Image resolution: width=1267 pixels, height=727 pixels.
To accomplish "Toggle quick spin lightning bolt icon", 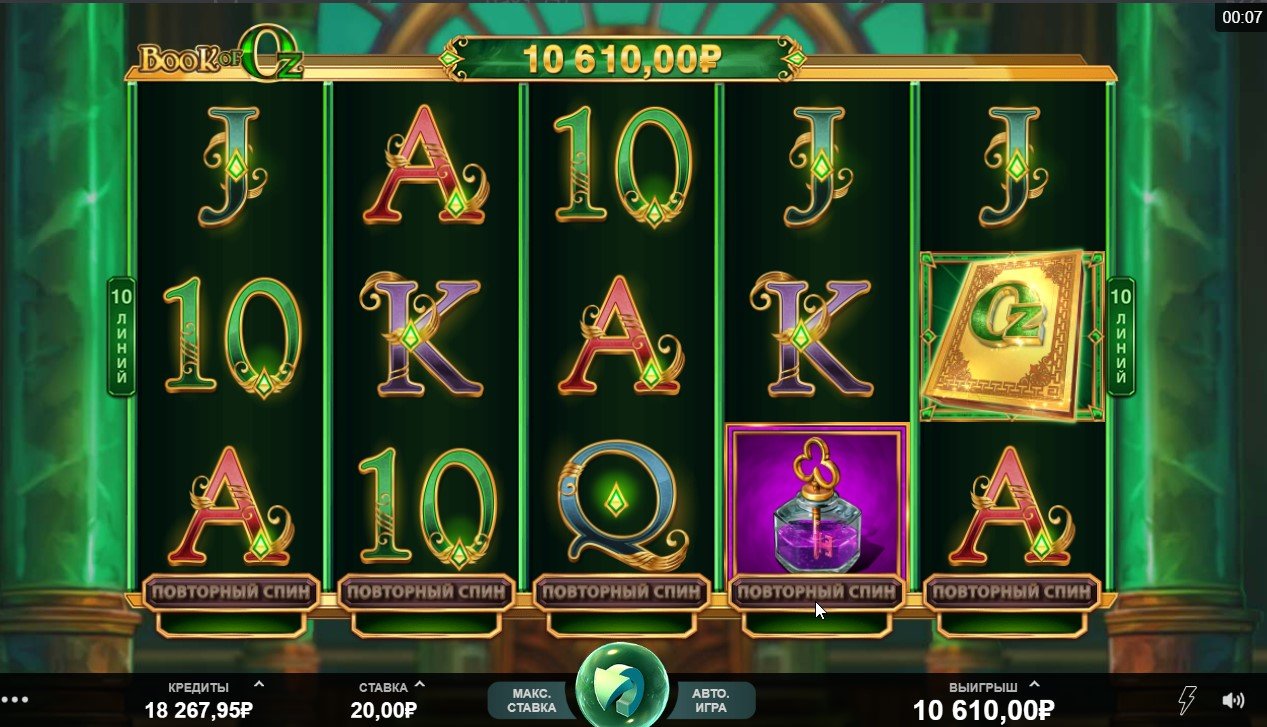I will pyautogui.click(x=1189, y=699).
